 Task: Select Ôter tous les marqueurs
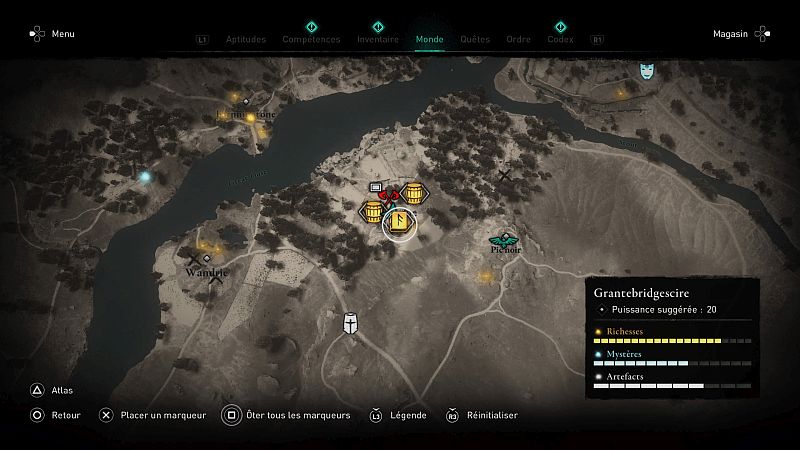[286, 415]
